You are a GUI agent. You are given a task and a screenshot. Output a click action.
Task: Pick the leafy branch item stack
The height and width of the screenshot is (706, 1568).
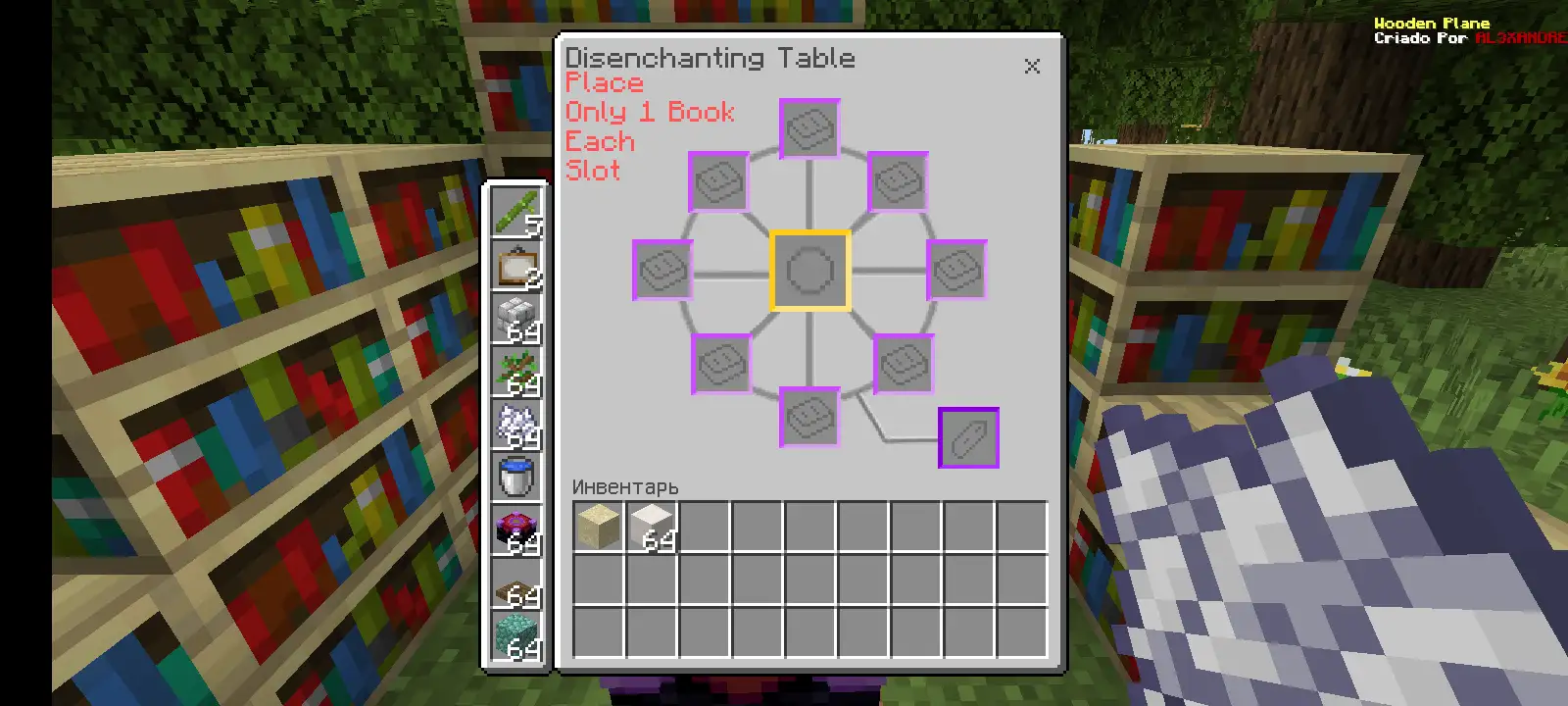click(516, 372)
